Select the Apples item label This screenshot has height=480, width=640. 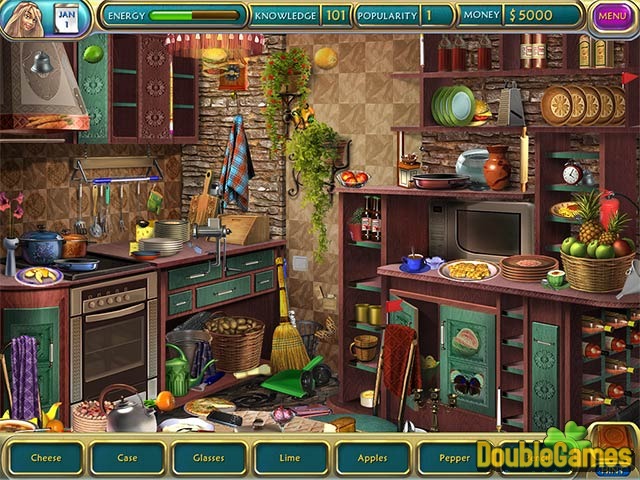click(373, 458)
